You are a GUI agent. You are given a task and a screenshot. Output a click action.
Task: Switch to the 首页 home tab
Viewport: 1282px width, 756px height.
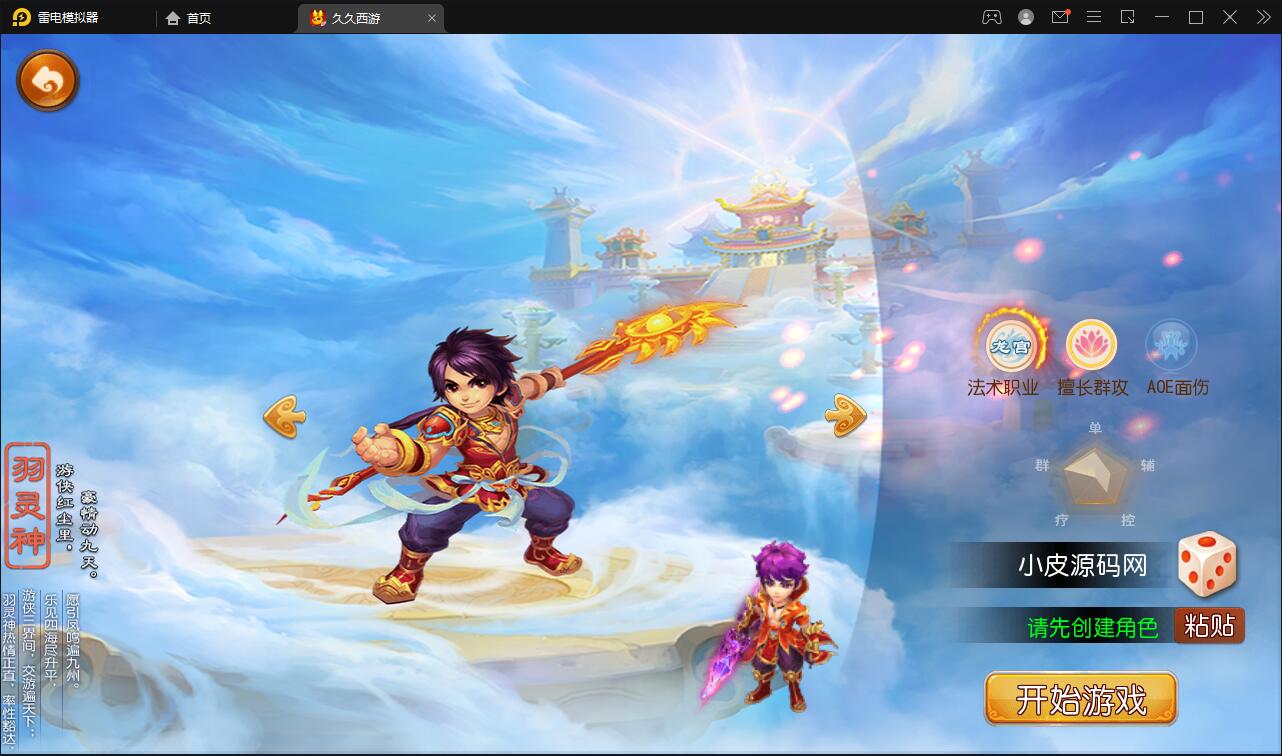188,17
